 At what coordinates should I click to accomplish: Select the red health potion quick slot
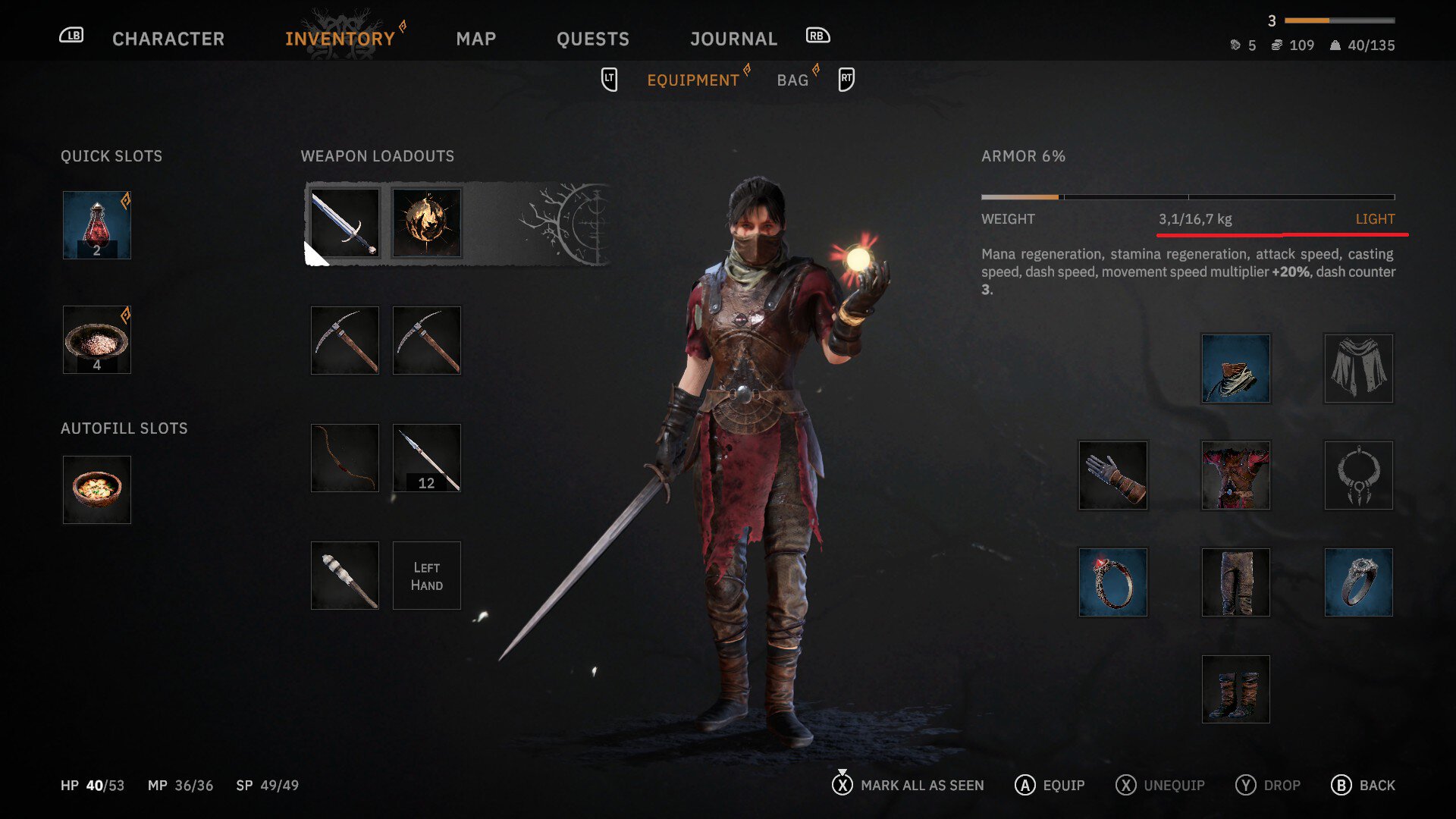tap(97, 225)
